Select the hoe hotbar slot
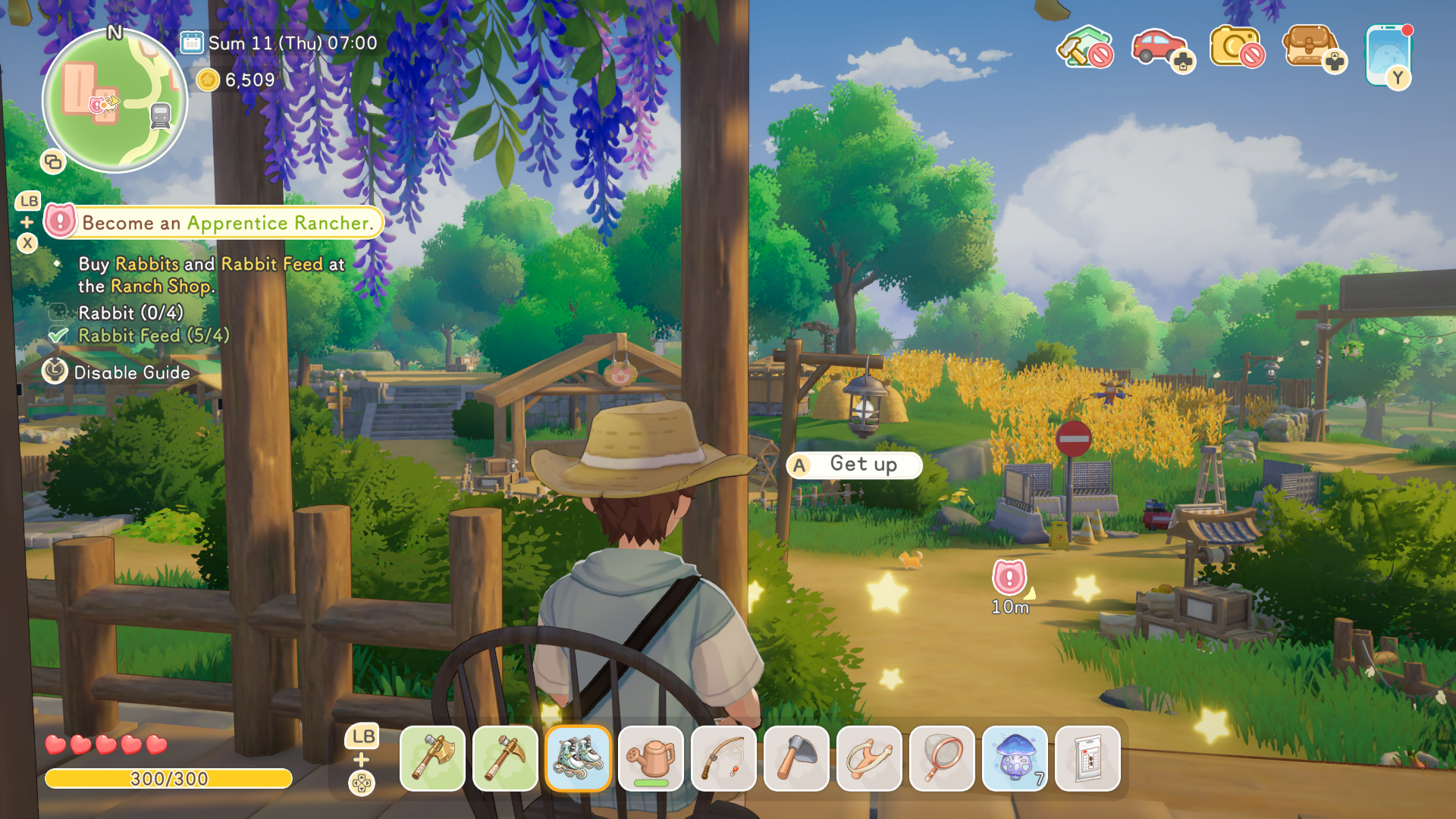 796,758
